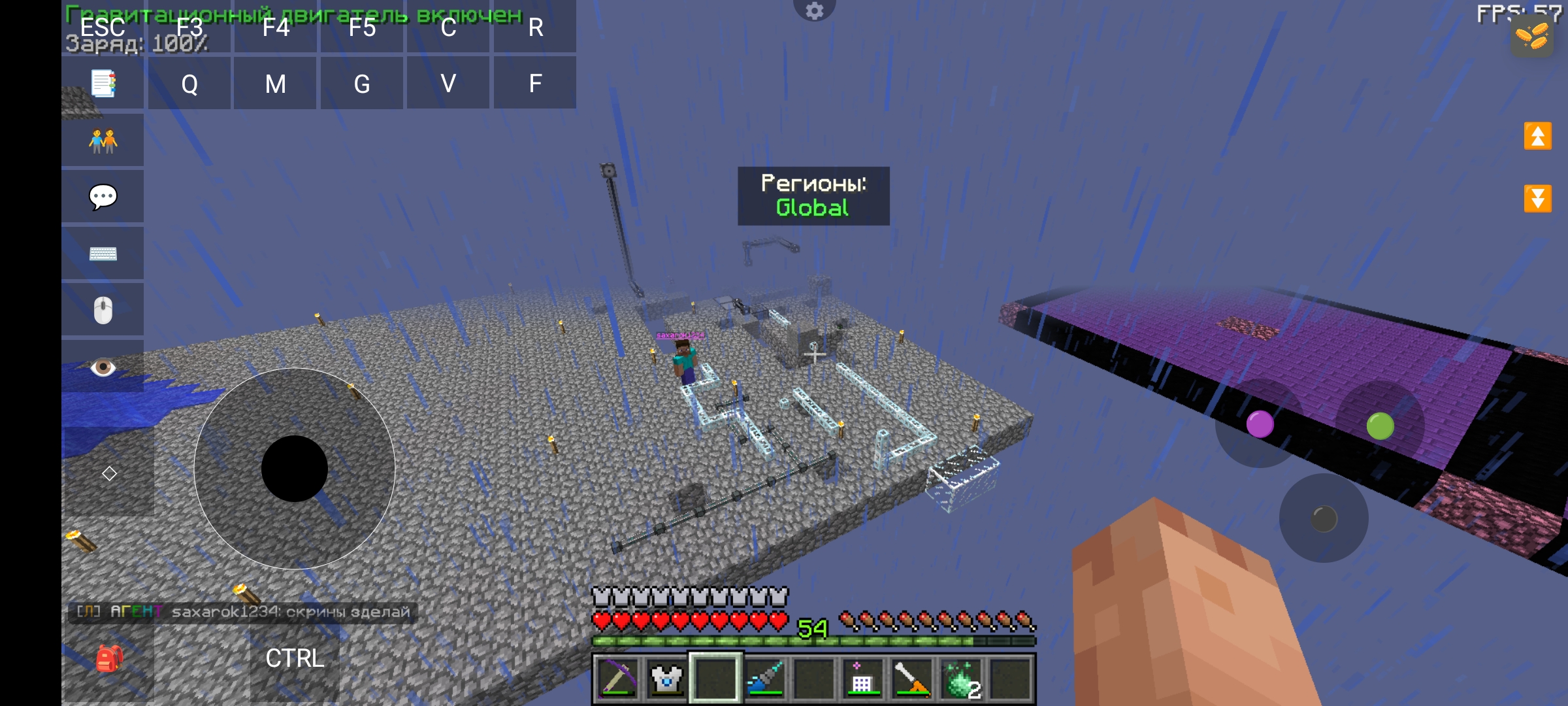Open inventory with the red backpack icon
Viewport: 1568px width, 706px height.
[x=108, y=658]
